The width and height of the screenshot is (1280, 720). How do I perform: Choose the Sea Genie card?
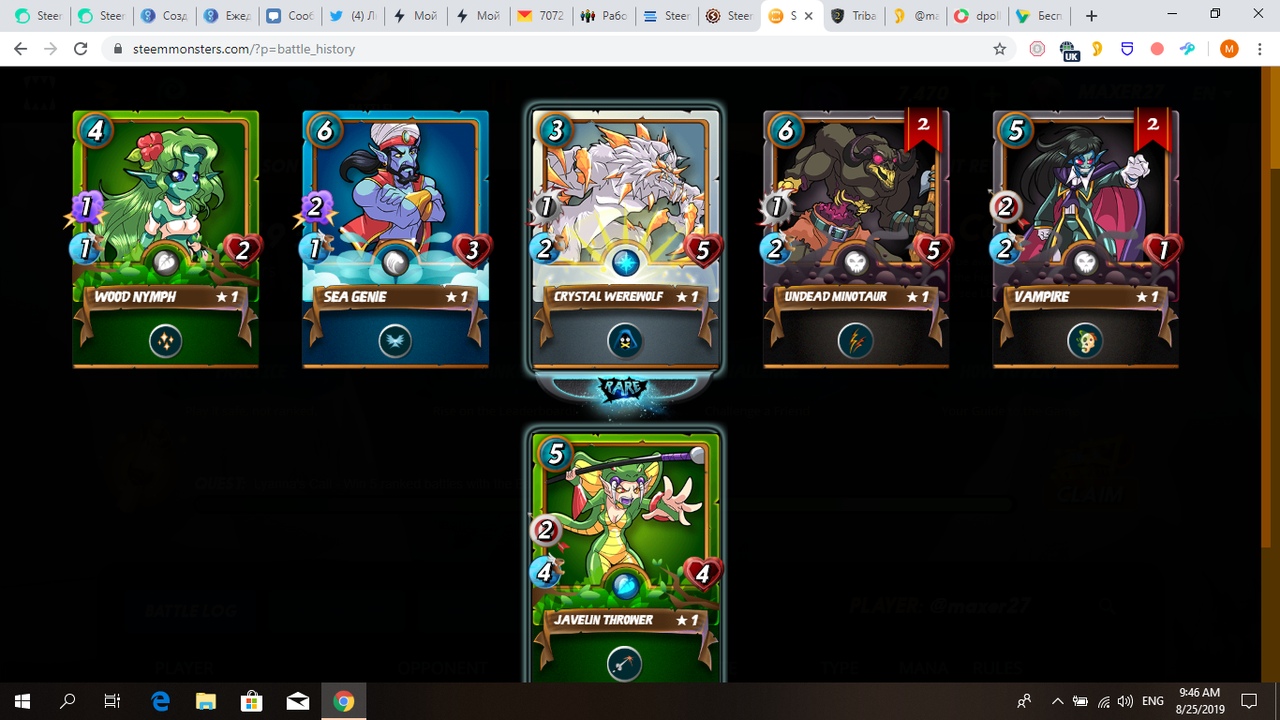[x=396, y=238]
